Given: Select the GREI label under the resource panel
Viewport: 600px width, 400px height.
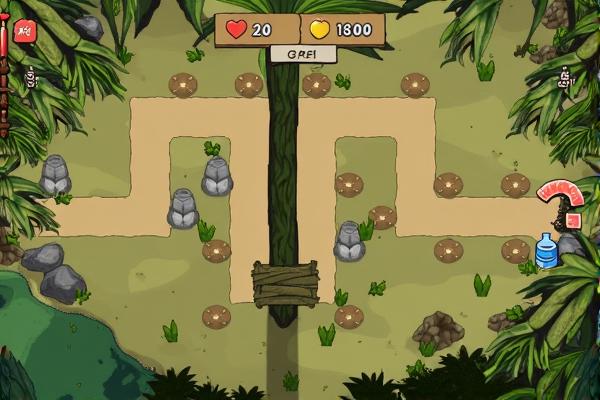Looking at the screenshot, I should point(300,56).
